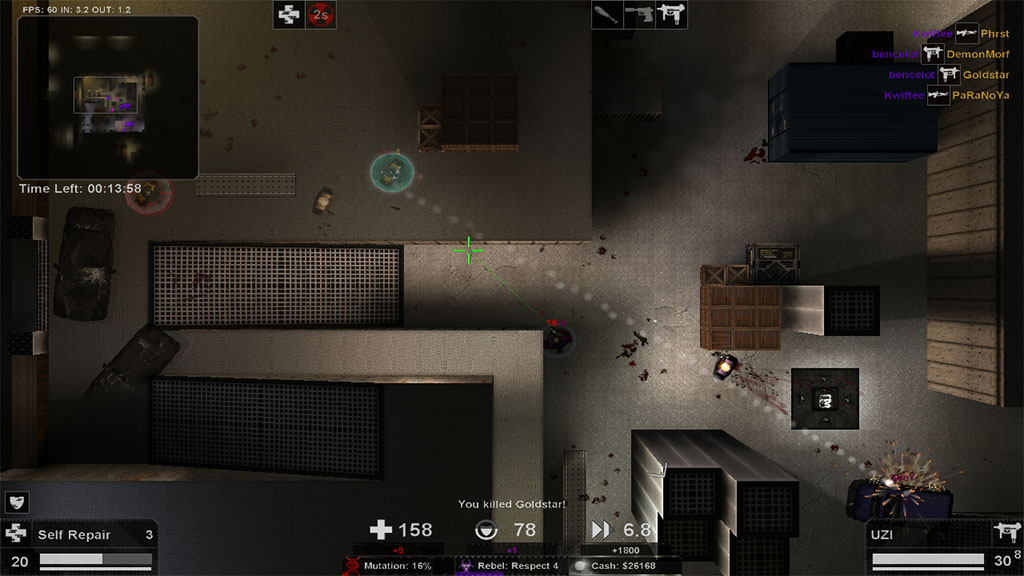This screenshot has height=576, width=1024.
Task: Click the red 2s cooldown icon
Action: point(320,14)
